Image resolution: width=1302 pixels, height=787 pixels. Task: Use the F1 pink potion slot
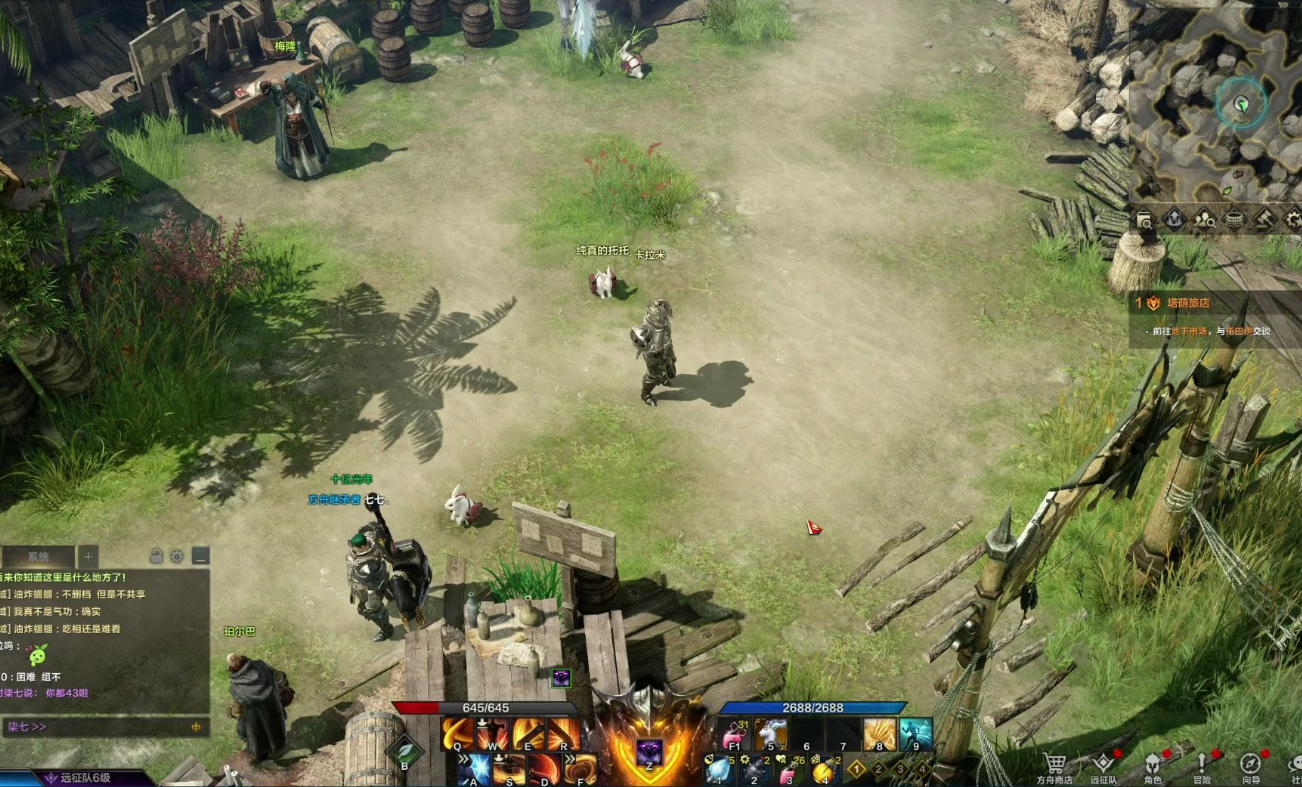(x=735, y=735)
